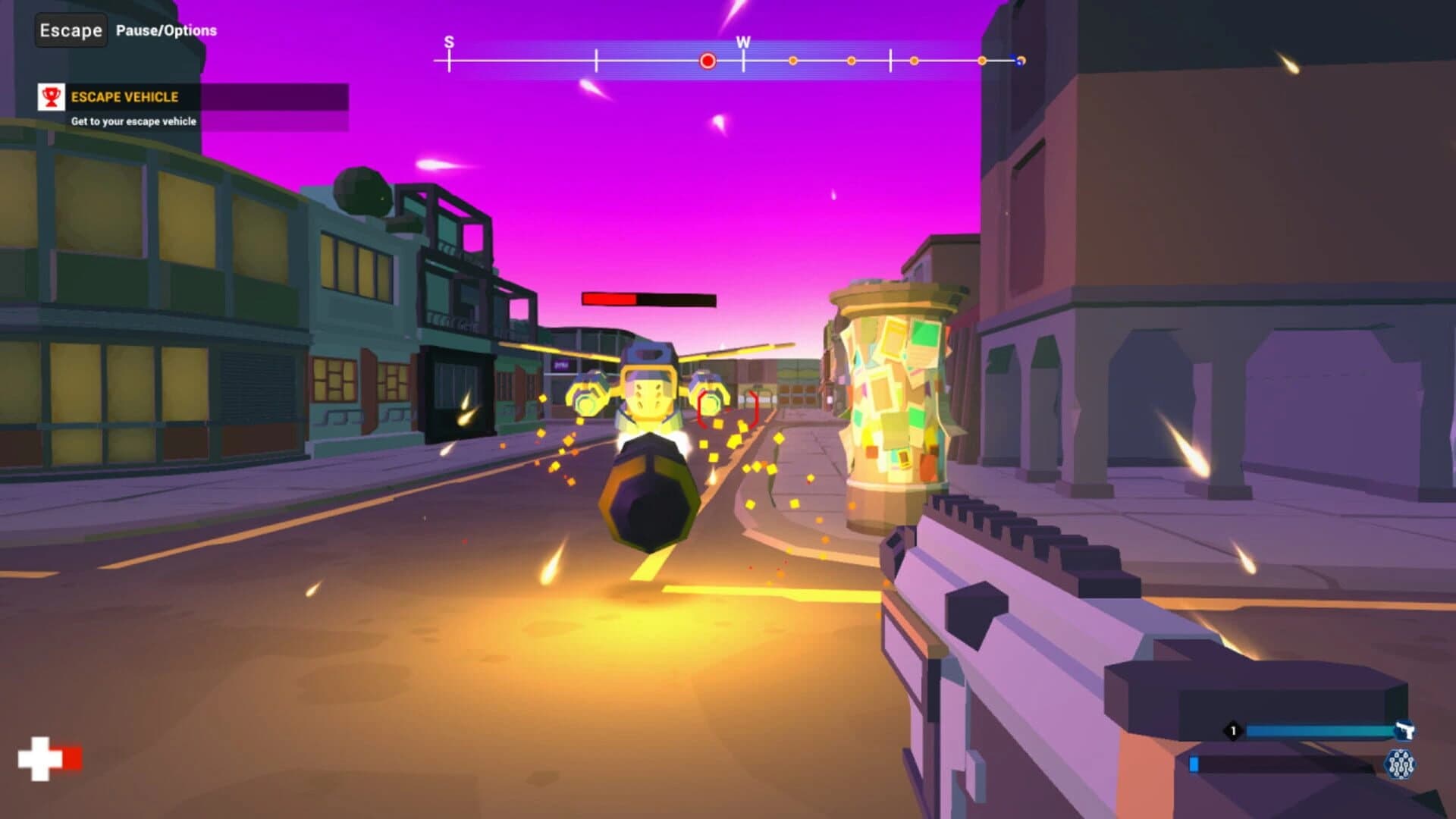
Task: Click the rightmost orange compass waypoint marker
Action: point(983,60)
